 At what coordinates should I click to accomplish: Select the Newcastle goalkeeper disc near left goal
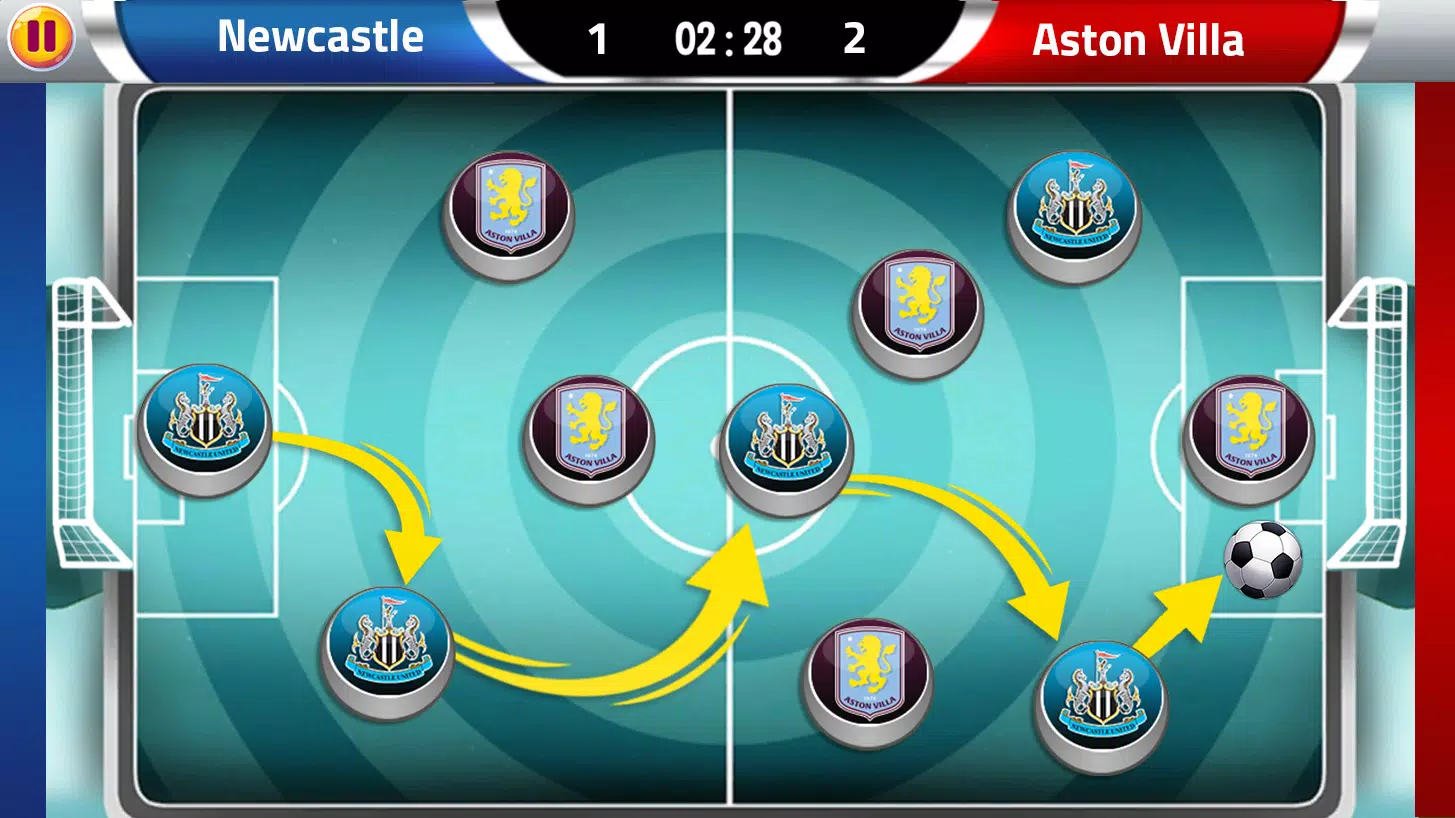[203, 424]
